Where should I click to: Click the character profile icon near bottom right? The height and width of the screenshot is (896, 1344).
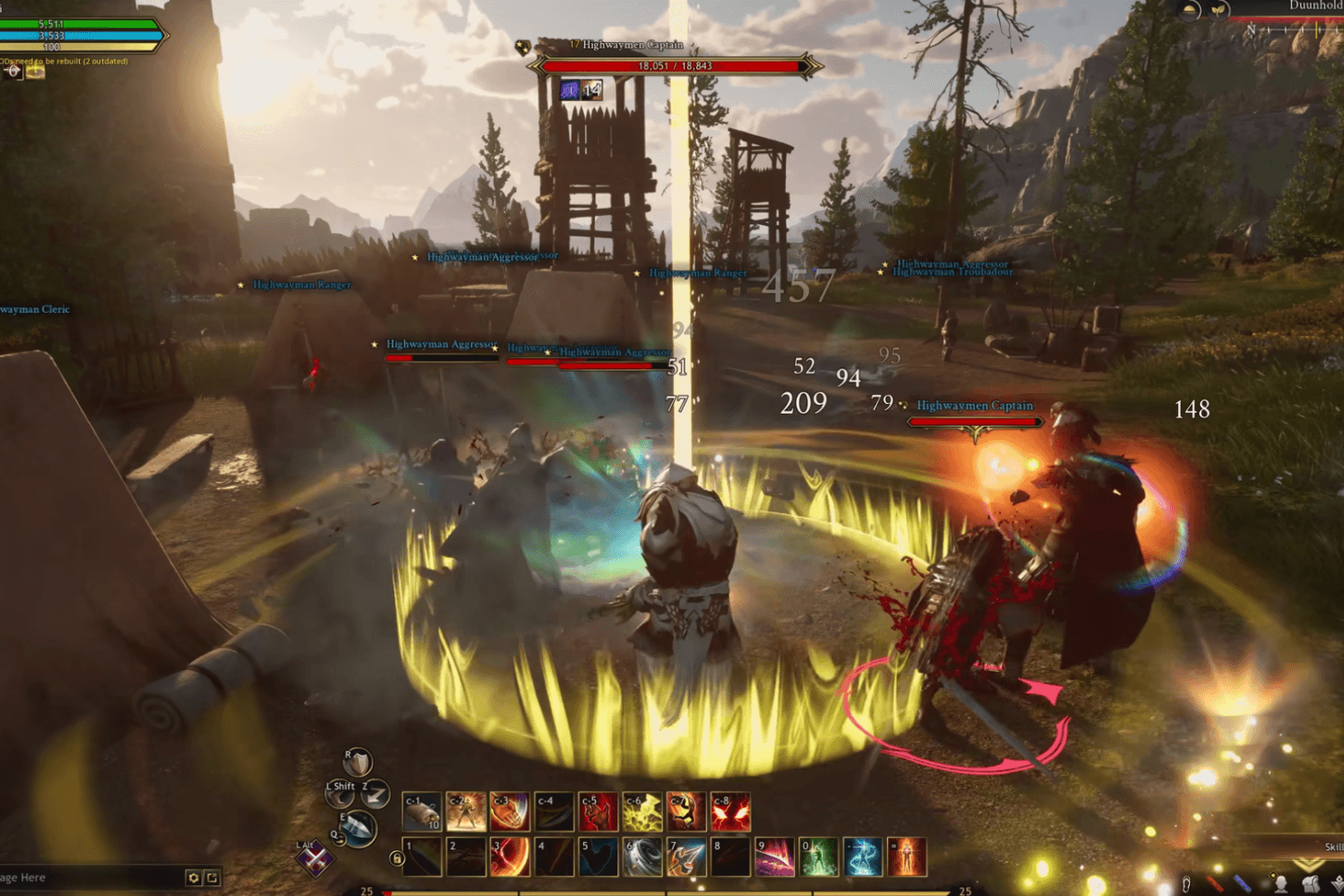(1282, 884)
